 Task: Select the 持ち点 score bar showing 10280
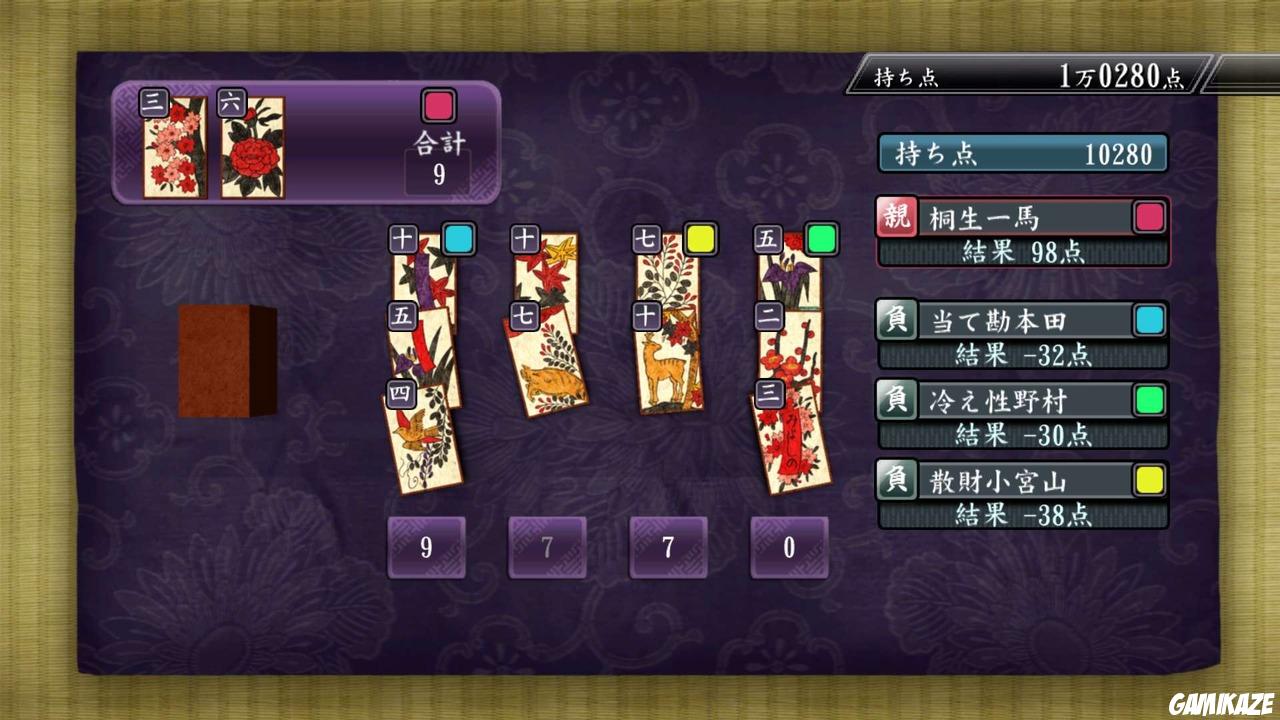tap(1022, 154)
